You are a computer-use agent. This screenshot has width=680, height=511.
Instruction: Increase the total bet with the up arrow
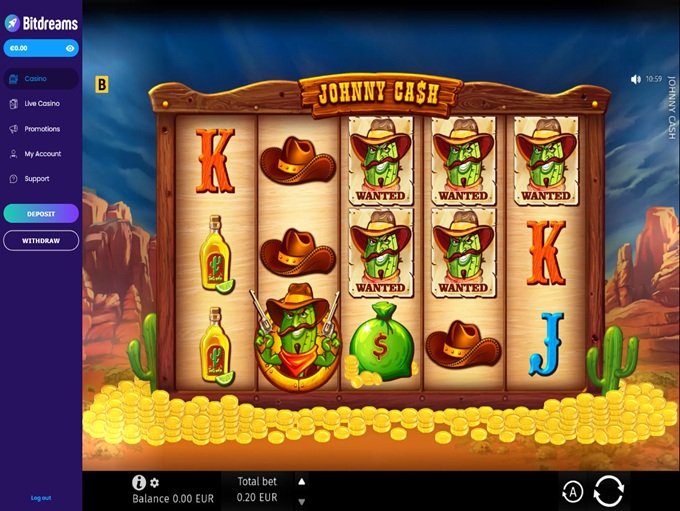pyautogui.click(x=302, y=481)
